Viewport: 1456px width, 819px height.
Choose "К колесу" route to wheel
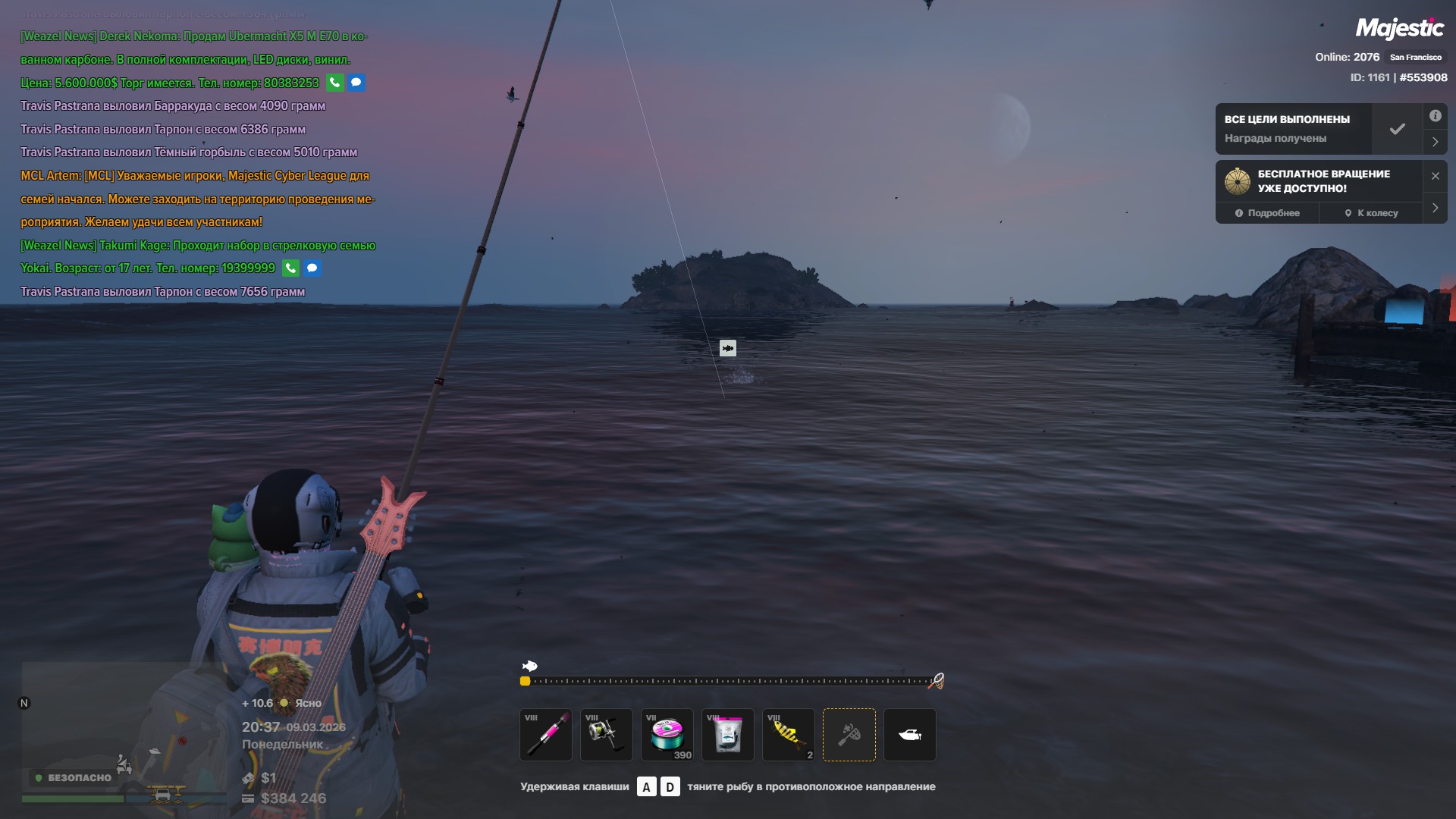coord(1371,213)
